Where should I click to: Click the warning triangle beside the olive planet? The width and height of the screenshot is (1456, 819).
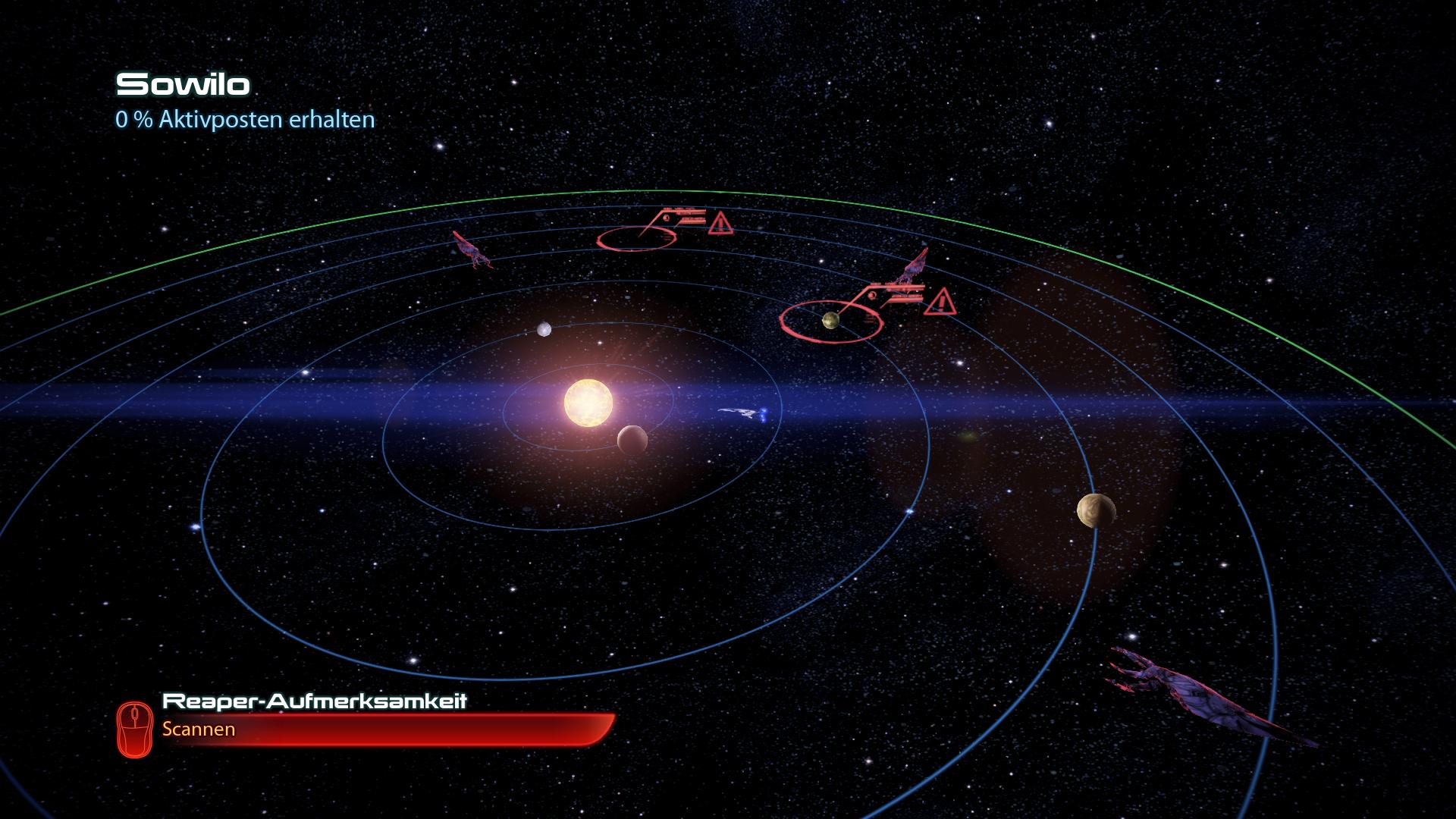tap(940, 302)
